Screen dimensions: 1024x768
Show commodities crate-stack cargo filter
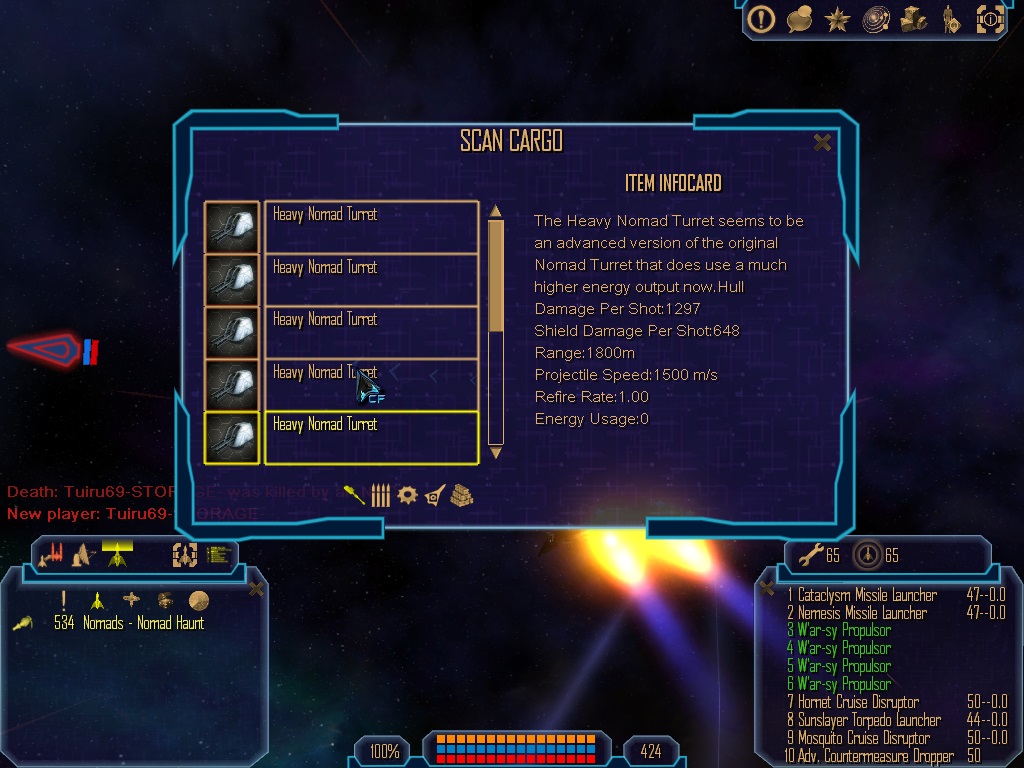(461, 495)
